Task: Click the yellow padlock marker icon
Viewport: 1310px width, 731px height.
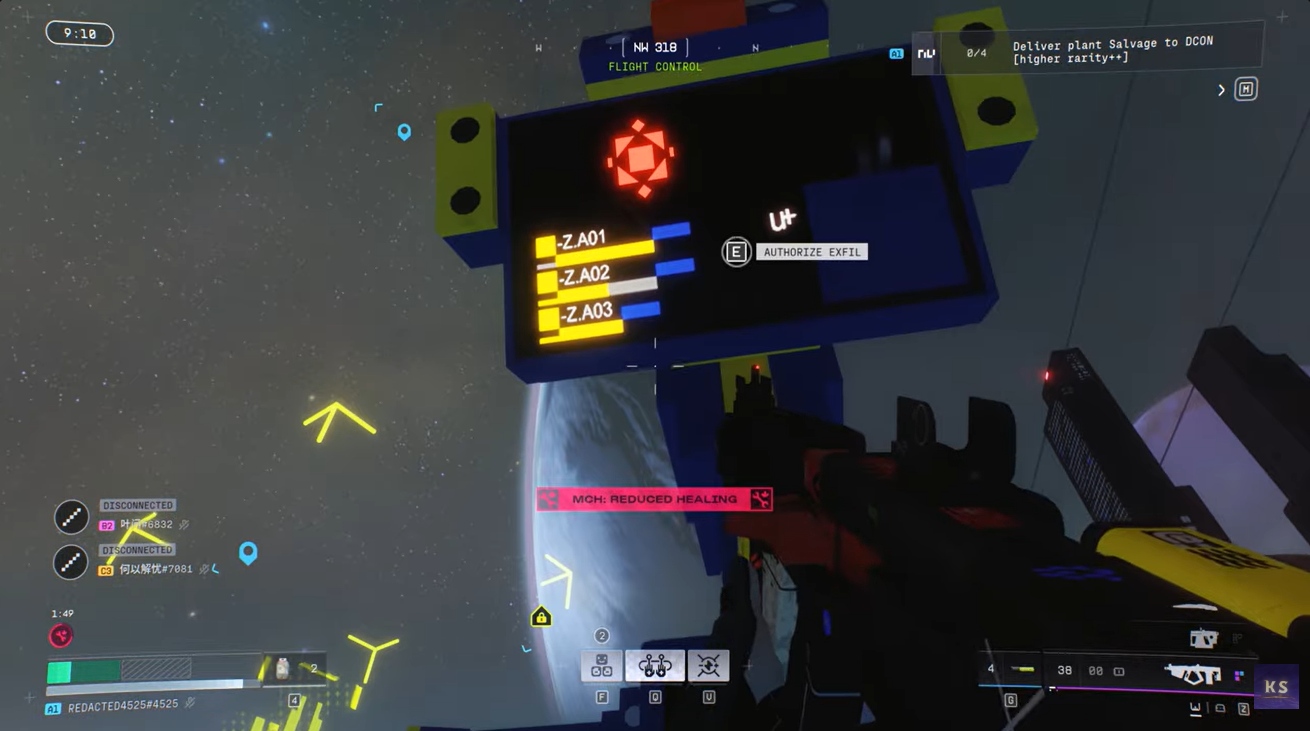Action: pos(541,616)
